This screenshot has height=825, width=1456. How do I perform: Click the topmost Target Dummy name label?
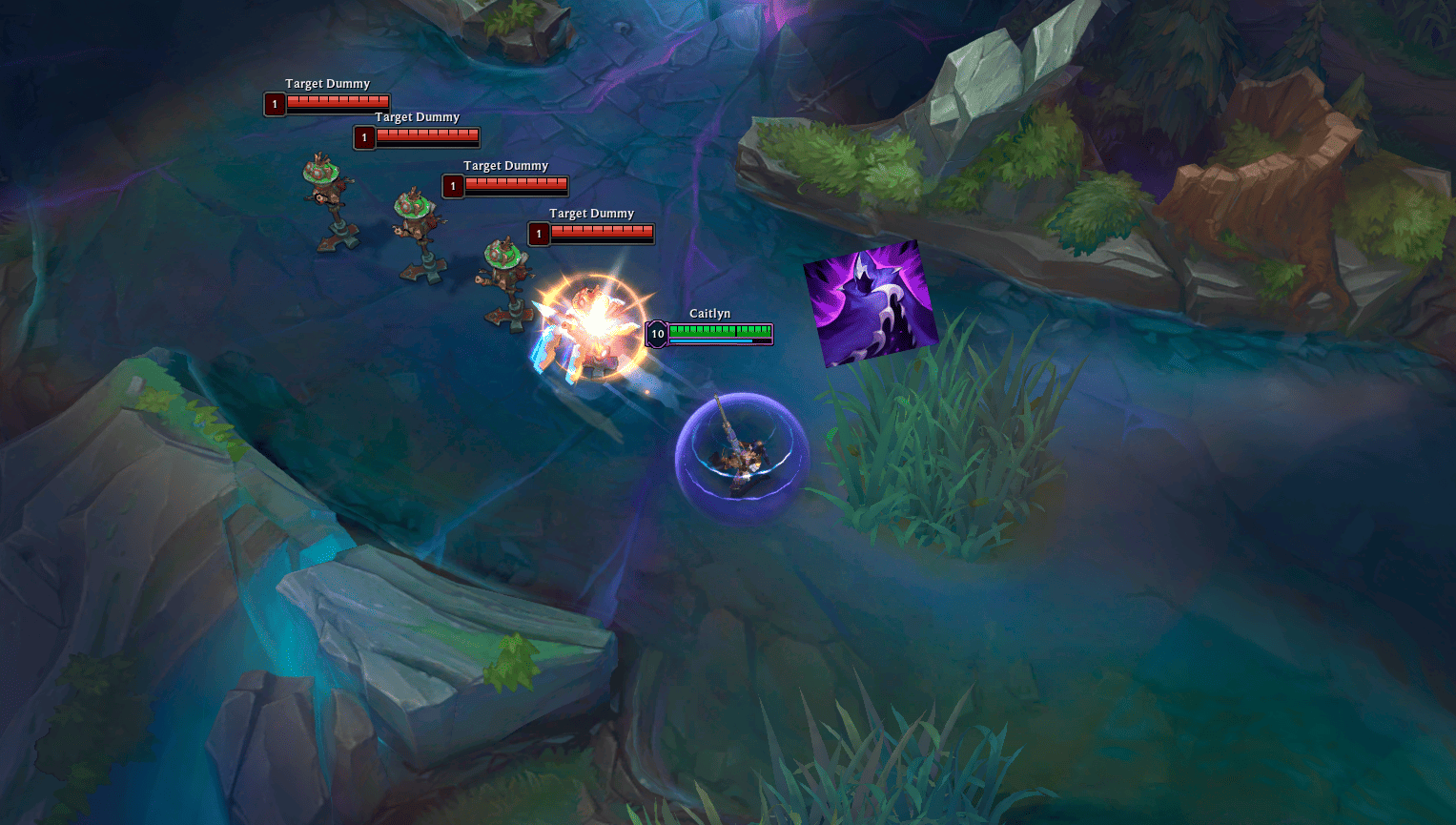(328, 83)
